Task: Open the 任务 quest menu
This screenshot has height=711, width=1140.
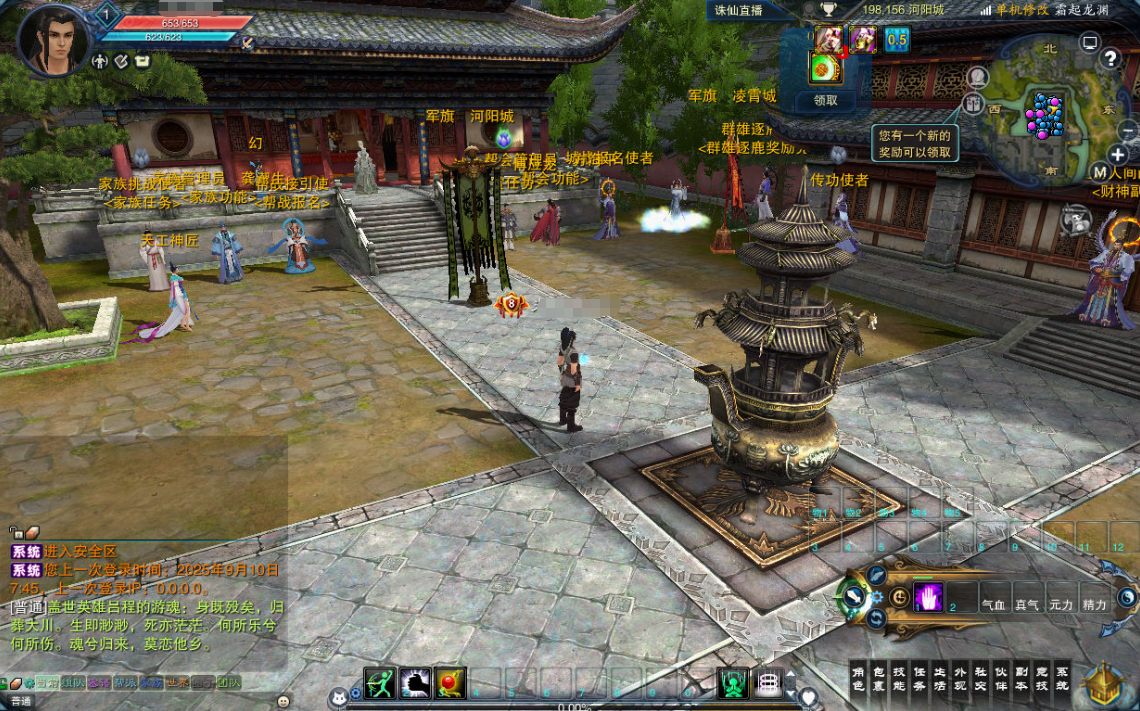Action: pos(920,678)
